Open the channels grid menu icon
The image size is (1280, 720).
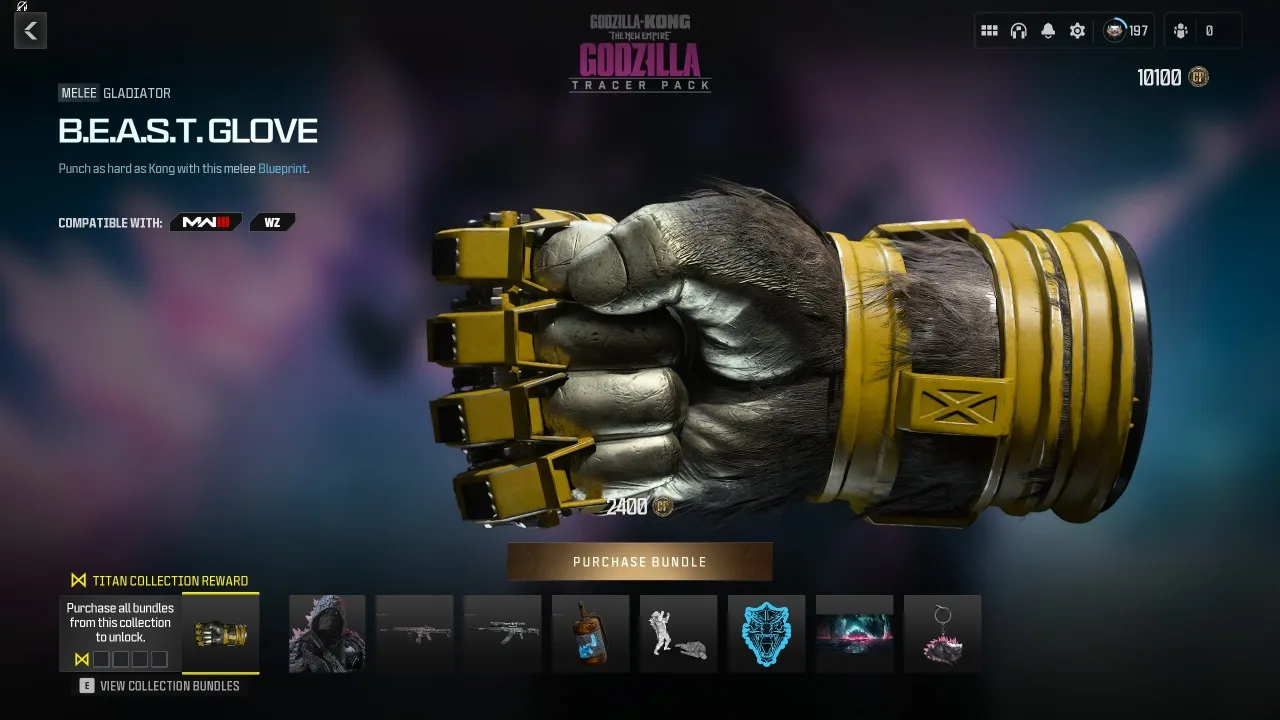[990, 30]
